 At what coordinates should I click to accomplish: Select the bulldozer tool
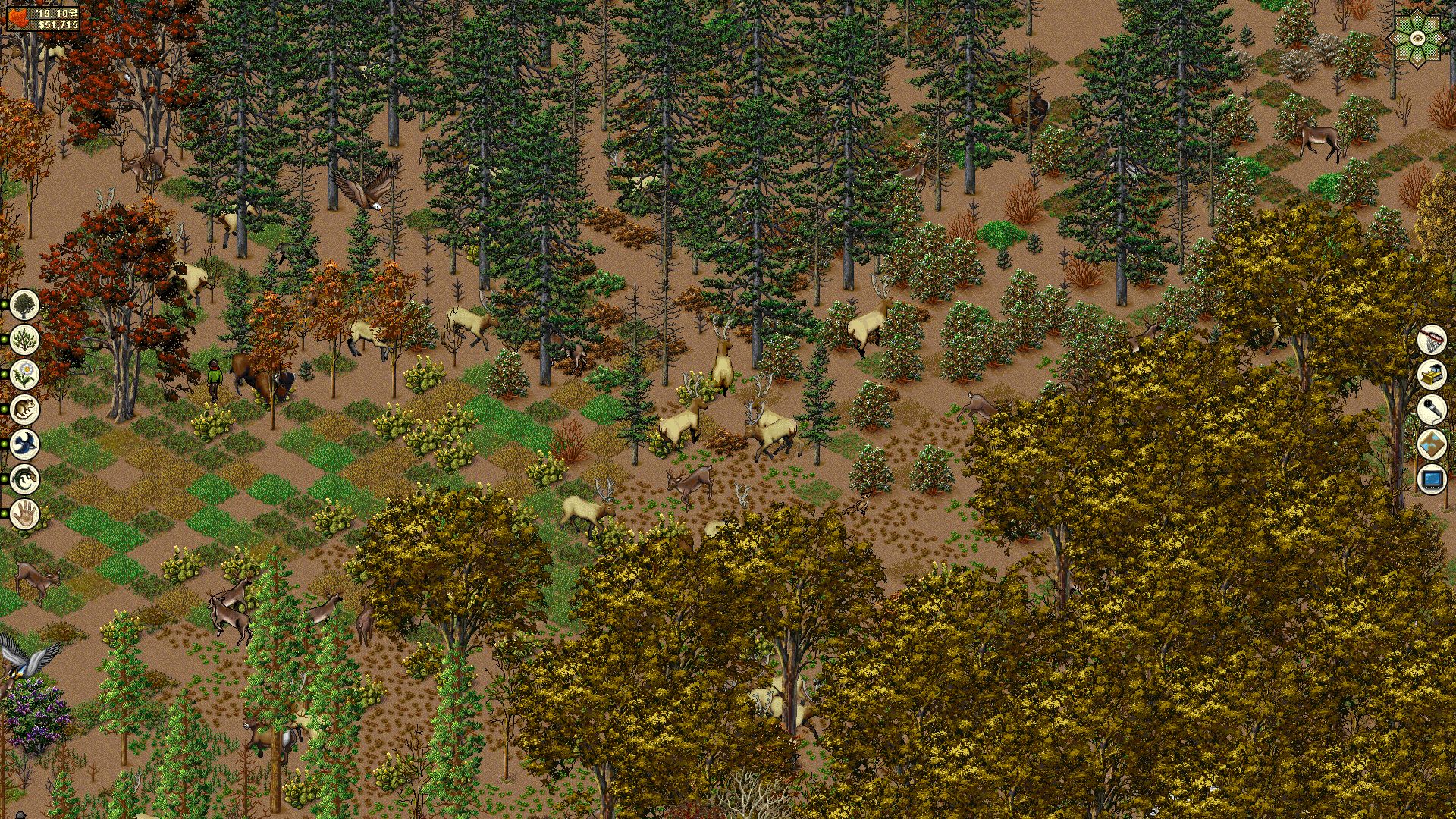click(x=1432, y=375)
